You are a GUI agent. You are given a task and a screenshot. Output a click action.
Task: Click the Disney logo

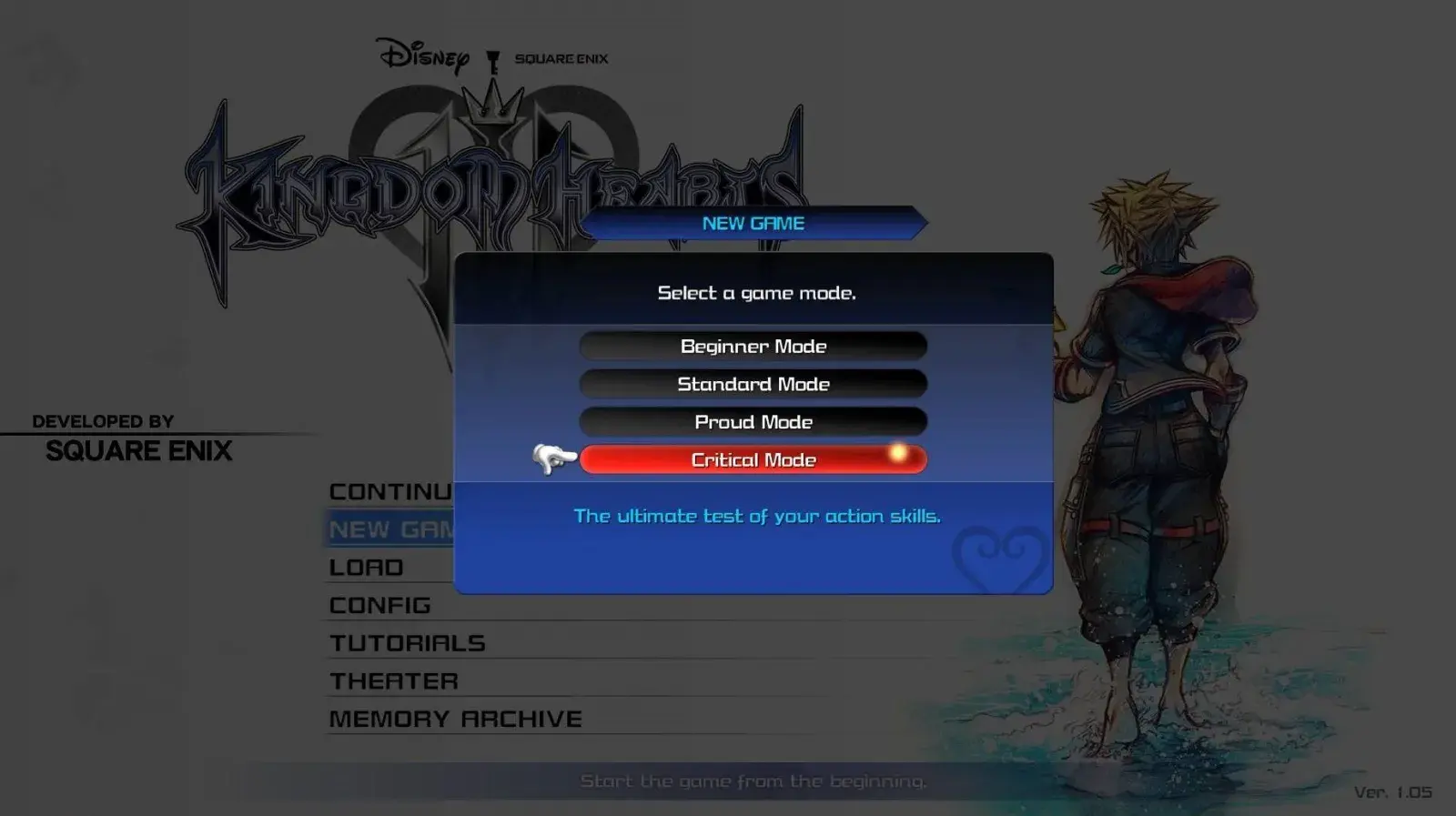[x=424, y=56]
